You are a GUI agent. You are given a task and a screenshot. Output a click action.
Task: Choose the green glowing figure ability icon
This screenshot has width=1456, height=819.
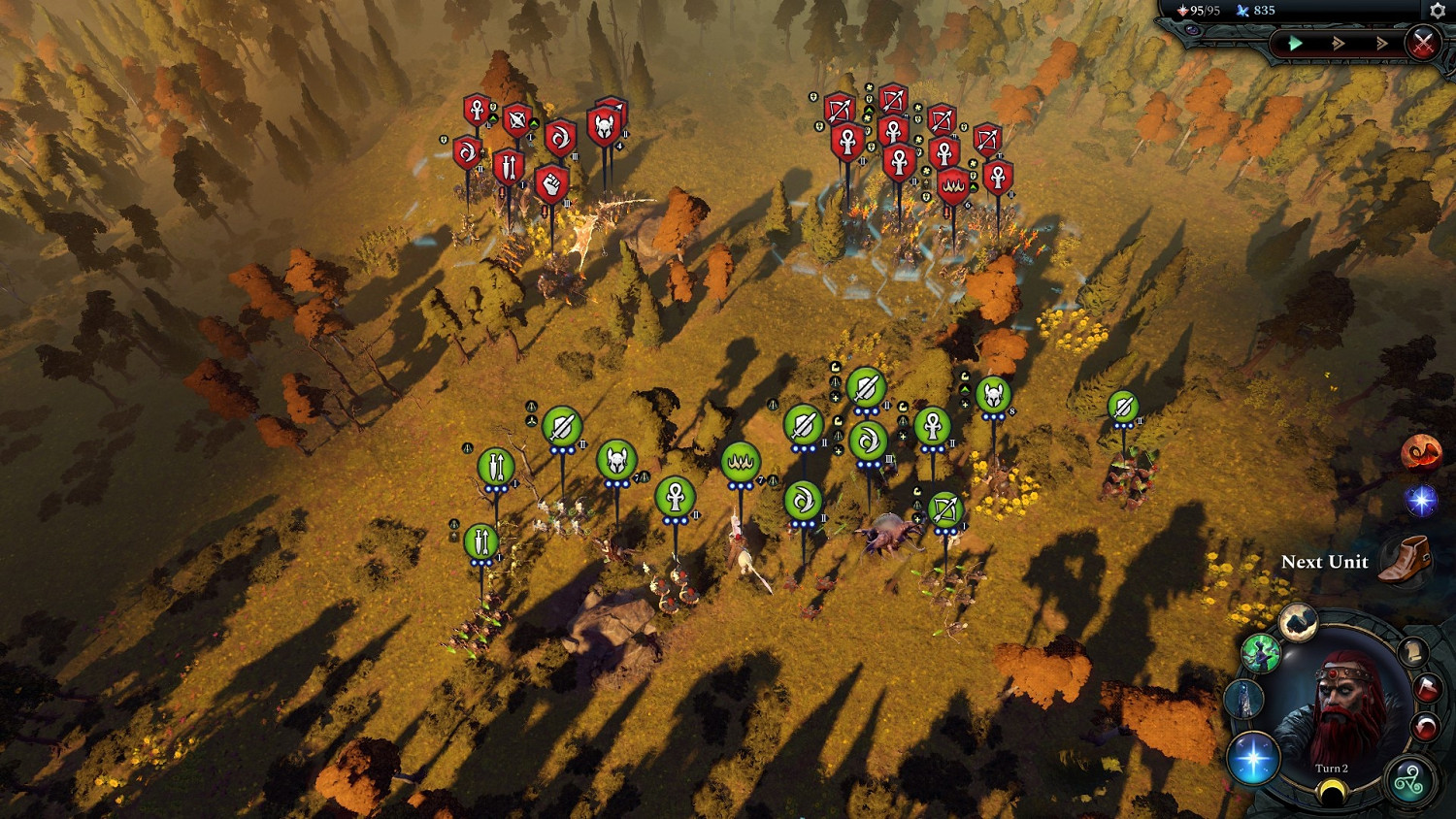tap(1261, 654)
